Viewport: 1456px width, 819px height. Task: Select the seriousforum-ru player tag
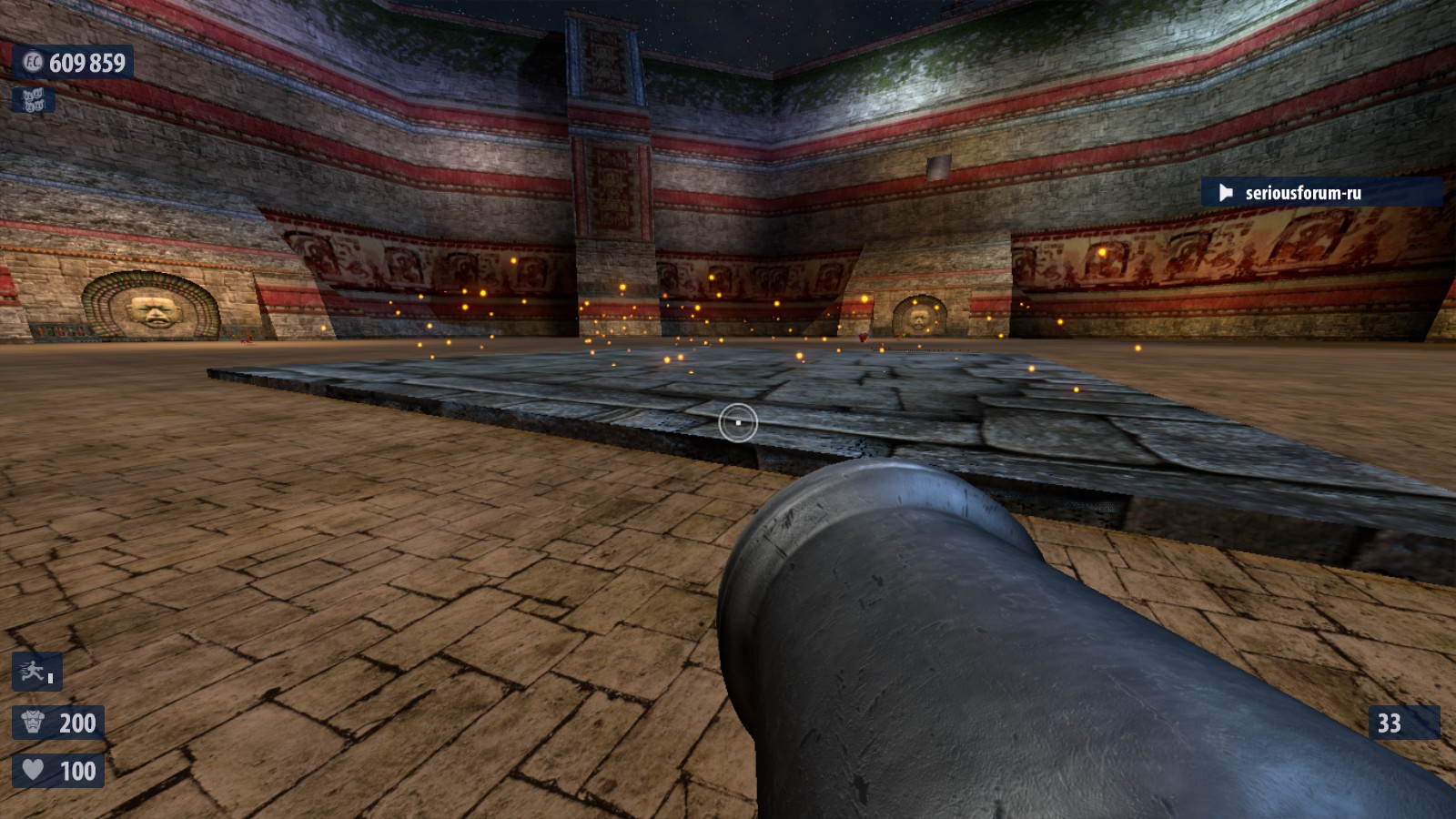1302,193
